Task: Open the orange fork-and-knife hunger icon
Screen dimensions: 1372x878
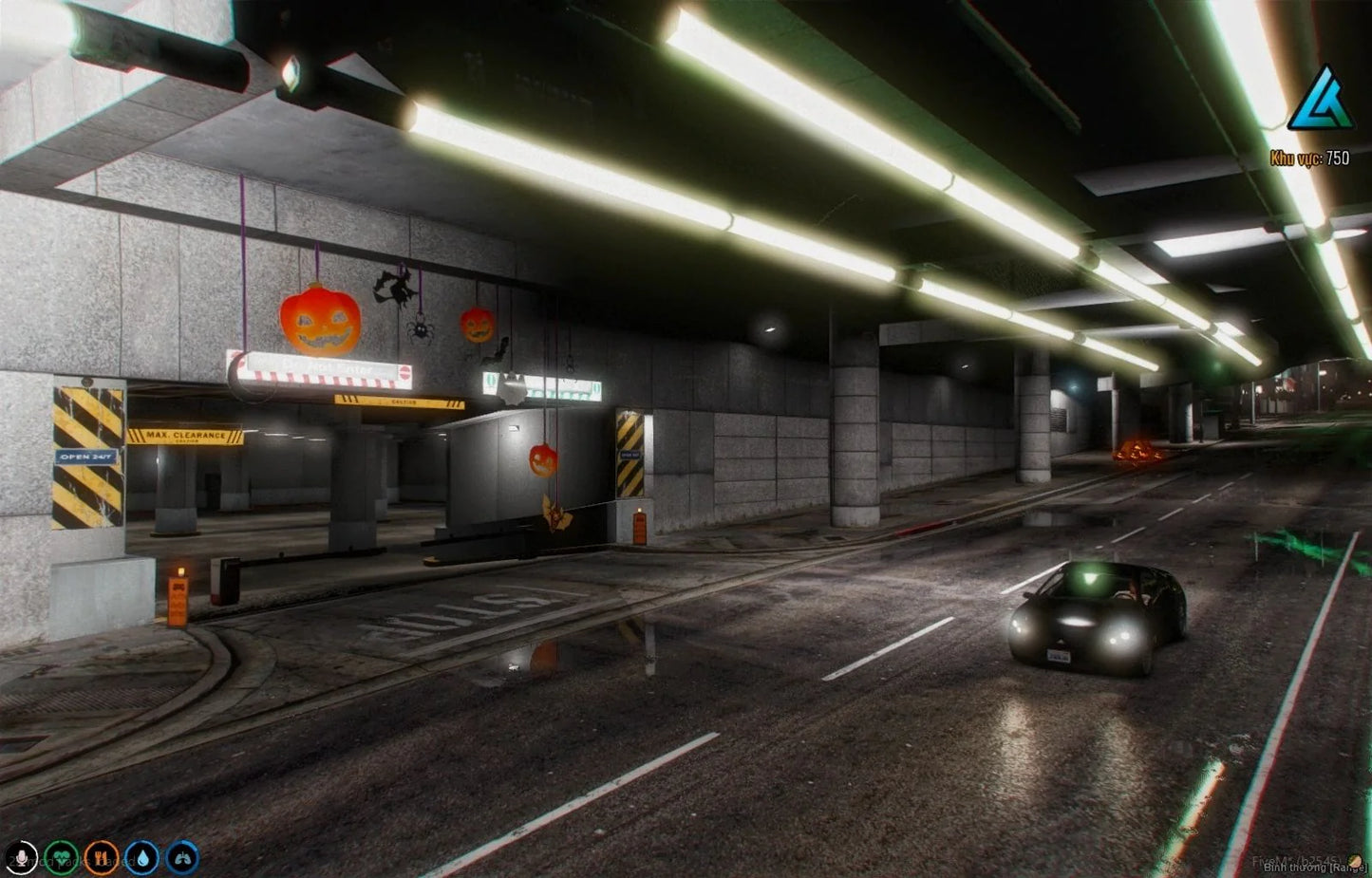Action: 102,858
